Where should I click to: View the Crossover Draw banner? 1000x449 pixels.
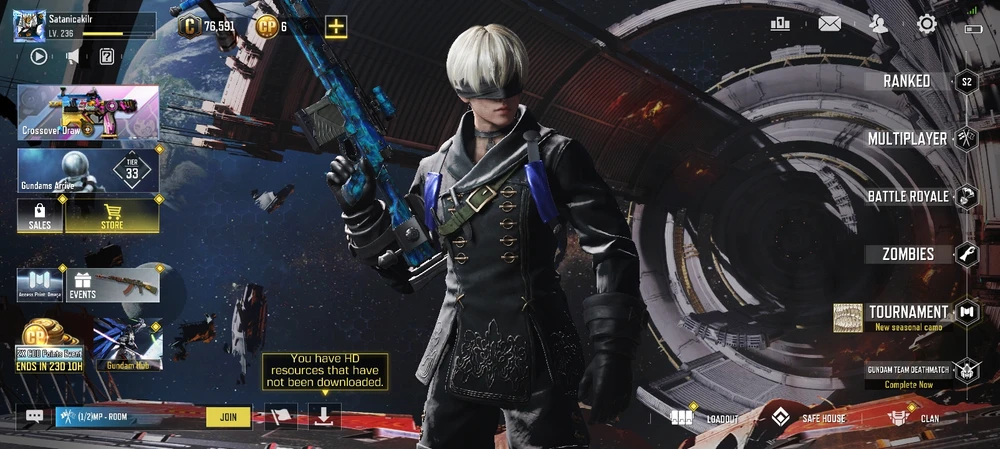click(x=88, y=112)
